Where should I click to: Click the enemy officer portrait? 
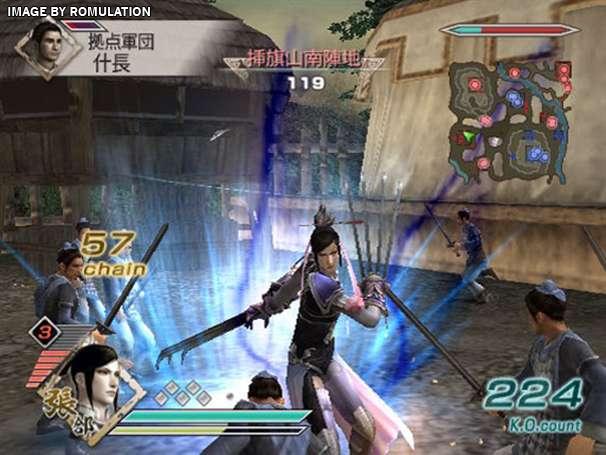coord(42,47)
